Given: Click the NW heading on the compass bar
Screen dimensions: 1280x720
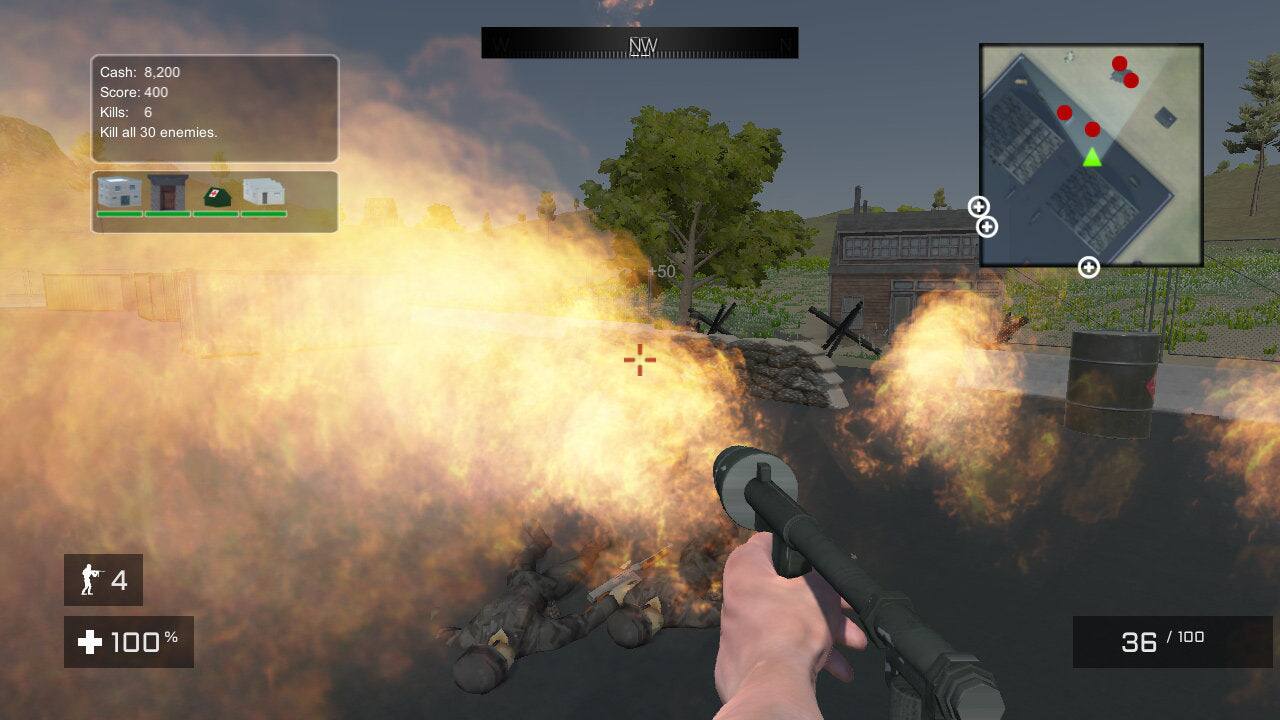Looking at the screenshot, I should tap(640, 43).
